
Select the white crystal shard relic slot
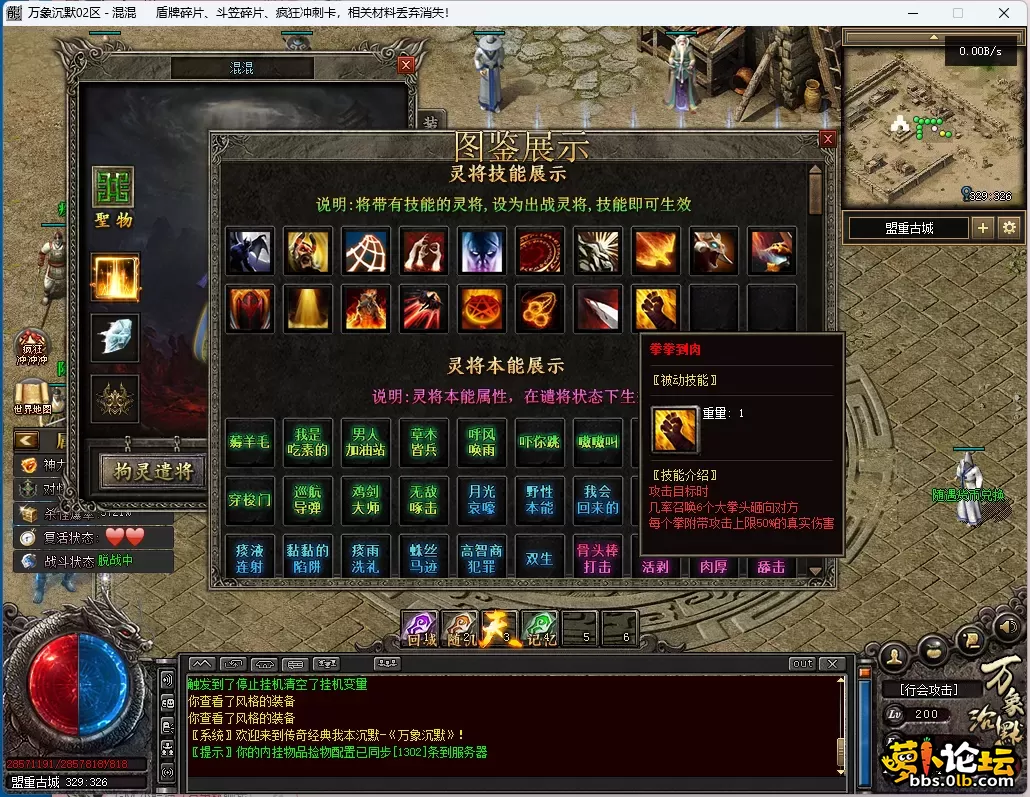point(115,338)
